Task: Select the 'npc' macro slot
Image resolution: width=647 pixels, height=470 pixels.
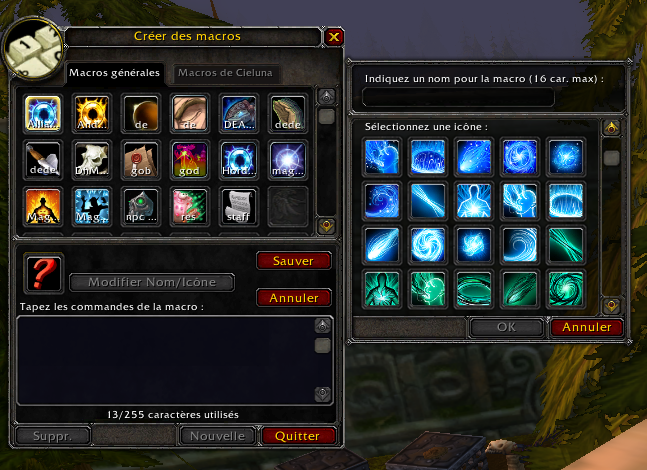Action: [141, 203]
